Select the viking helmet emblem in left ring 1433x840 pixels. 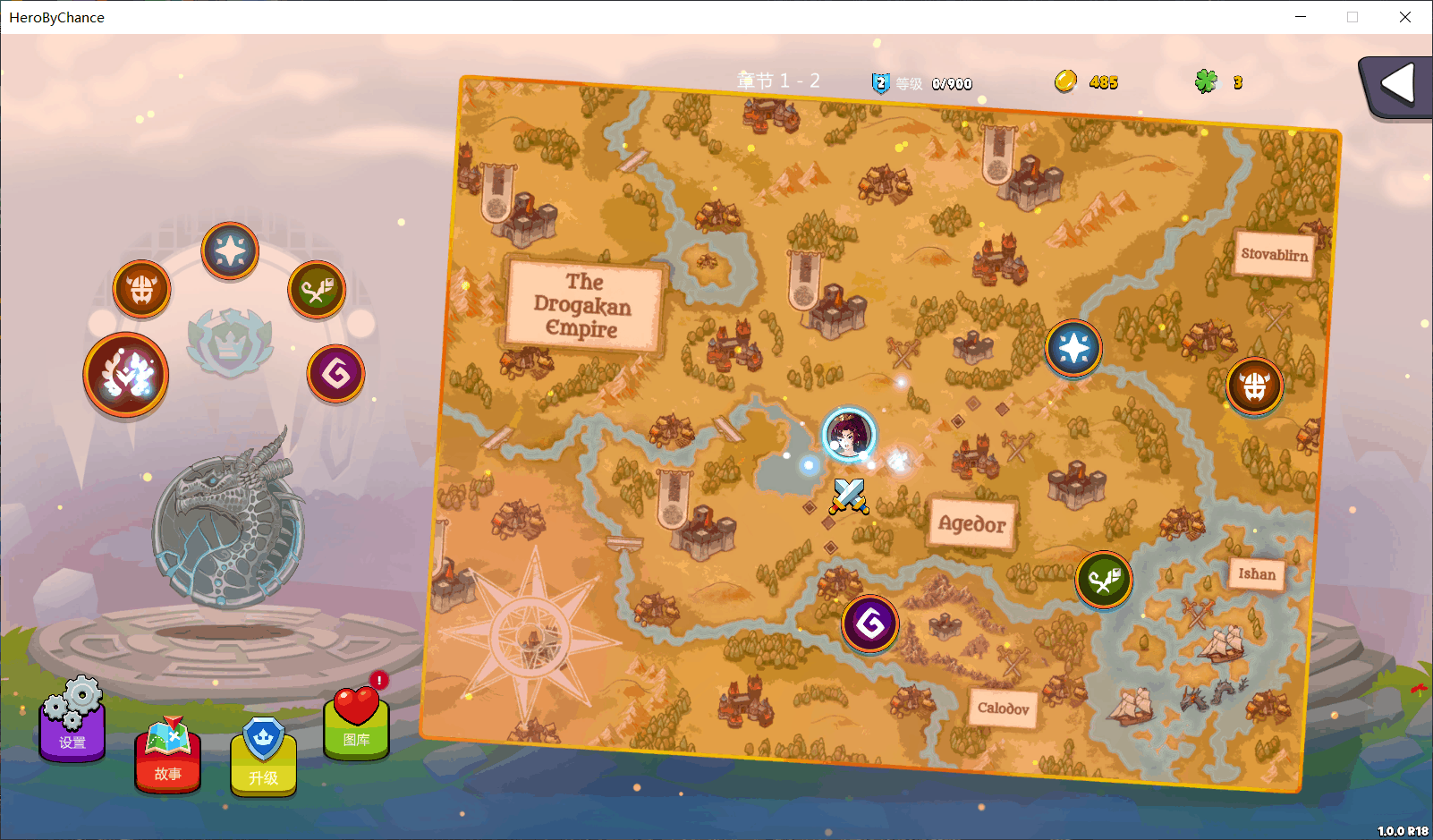[x=141, y=289]
